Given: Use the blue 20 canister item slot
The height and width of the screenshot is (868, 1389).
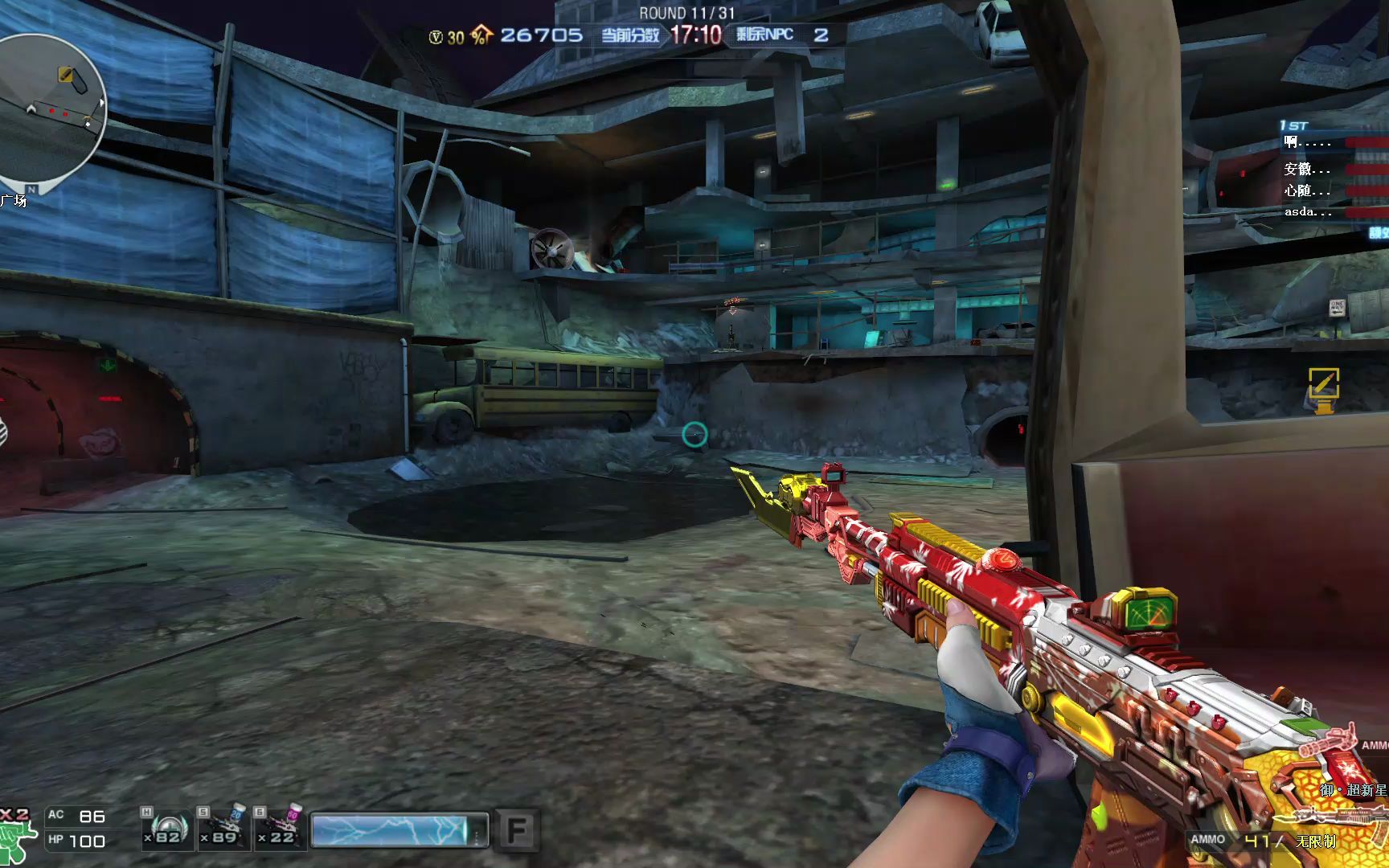Looking at the screenshot, I should point(223,829).
